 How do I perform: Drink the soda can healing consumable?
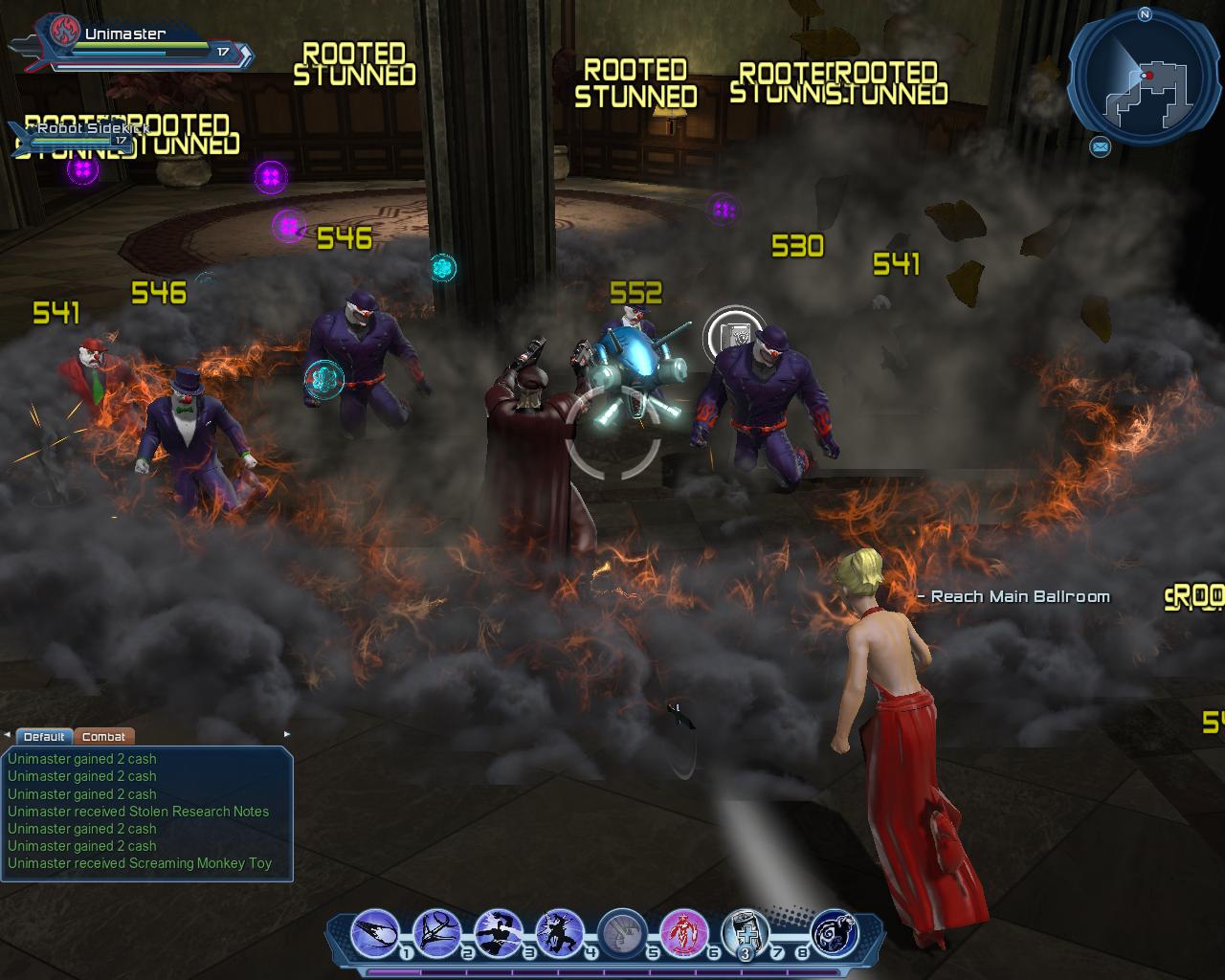pos(745,932)
